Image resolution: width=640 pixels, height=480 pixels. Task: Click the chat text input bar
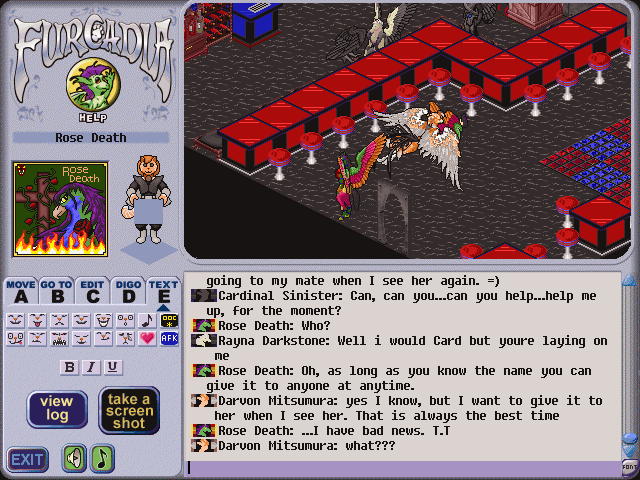(400, 467)
